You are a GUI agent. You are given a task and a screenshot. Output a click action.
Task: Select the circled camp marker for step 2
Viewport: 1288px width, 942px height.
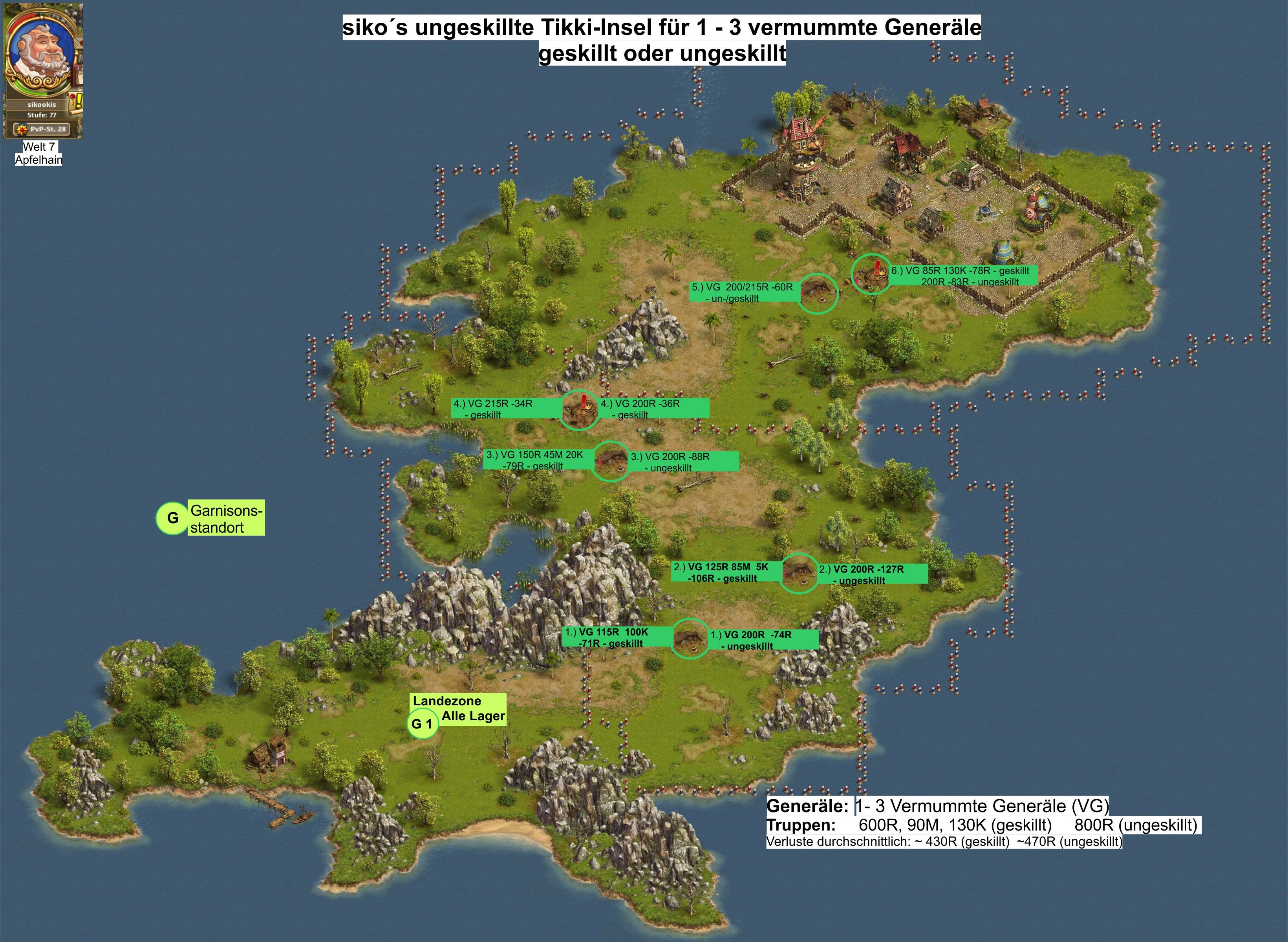click(x=799, y=573)
